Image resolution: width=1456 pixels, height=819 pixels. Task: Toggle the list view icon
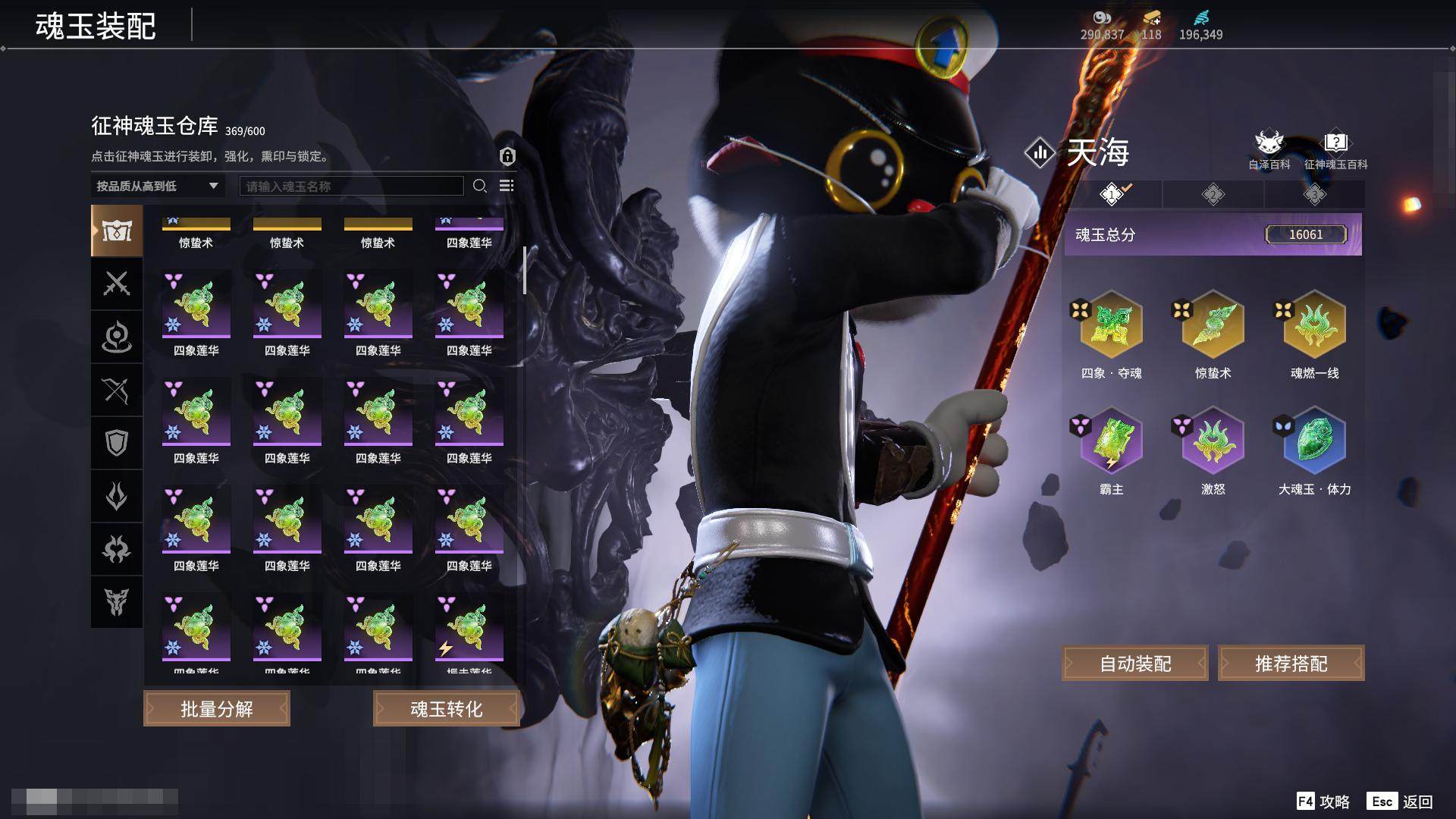click(x=507, y=186)
